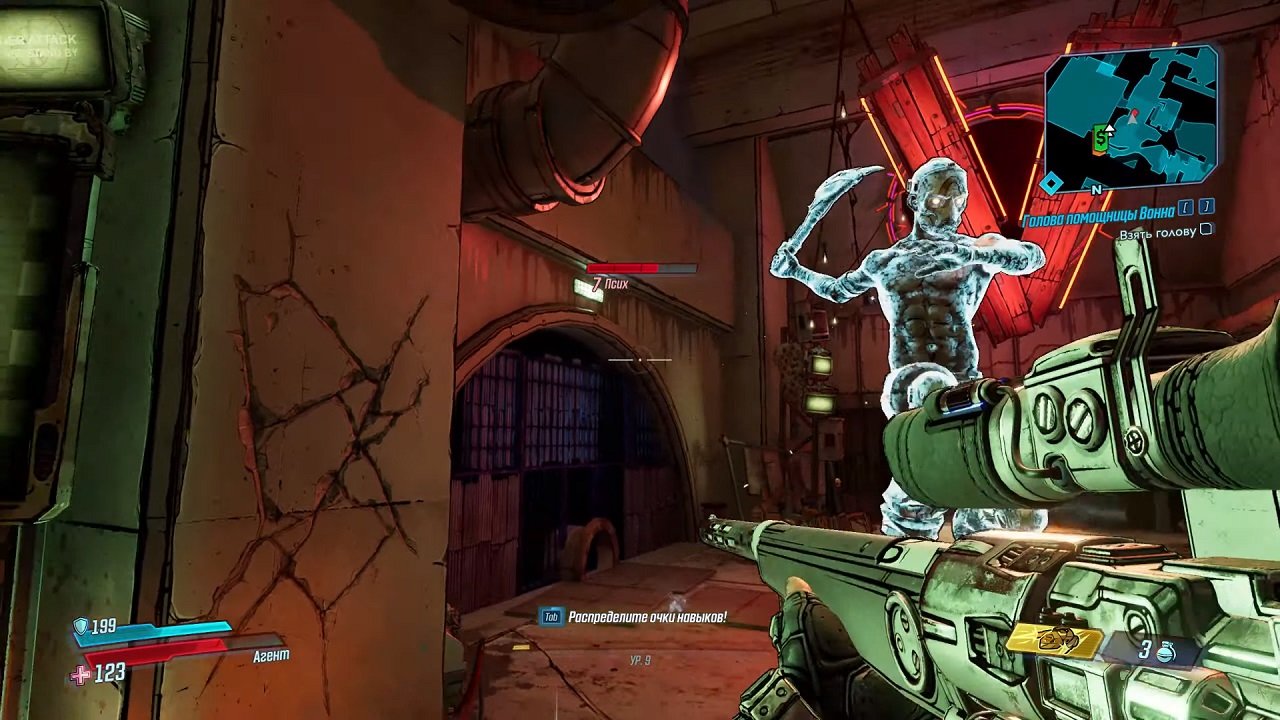Click the green dollar sign marker on the minimap
This screenshot has height=720, width=1280.
(1100, 138)
